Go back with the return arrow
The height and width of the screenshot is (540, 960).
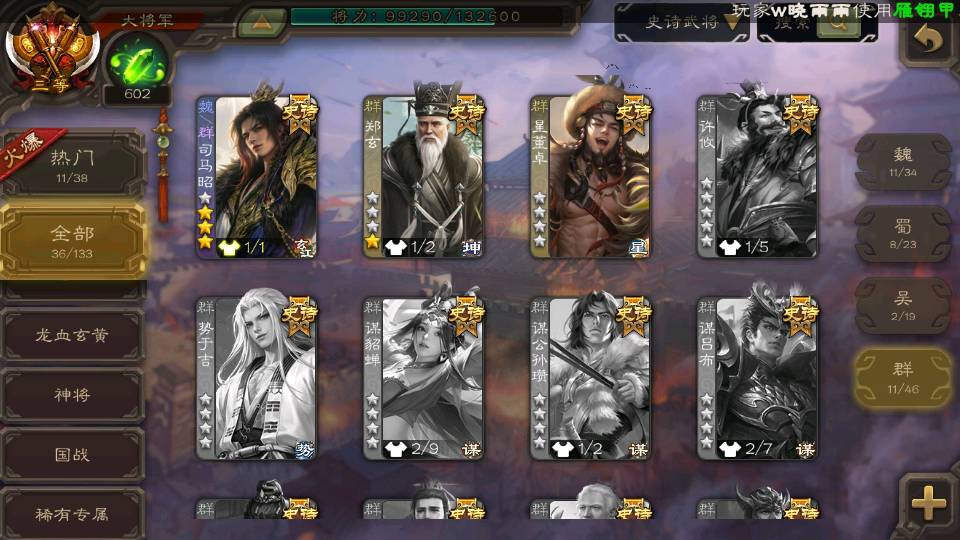pos(929,40)
